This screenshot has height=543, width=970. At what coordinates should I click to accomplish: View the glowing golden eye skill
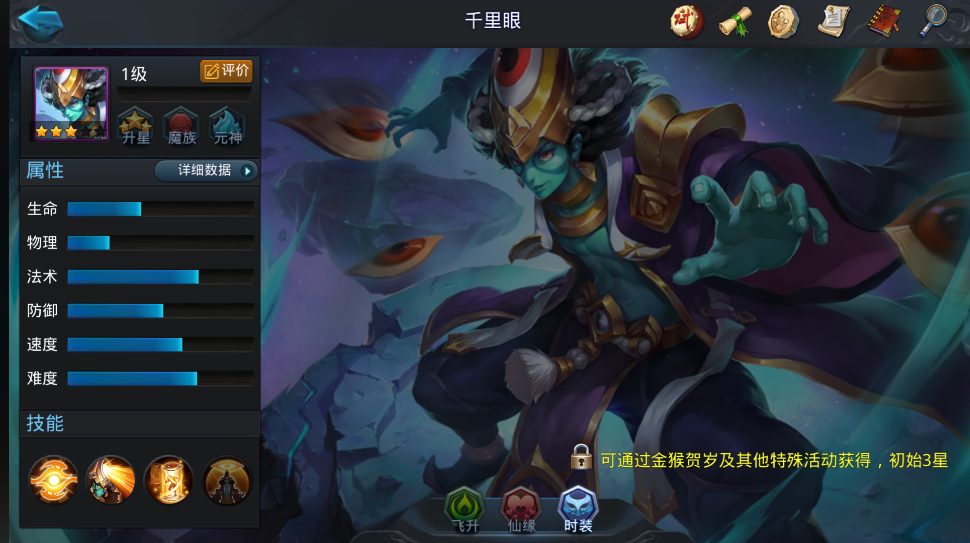pyautogui.click(x=53, y=480)
